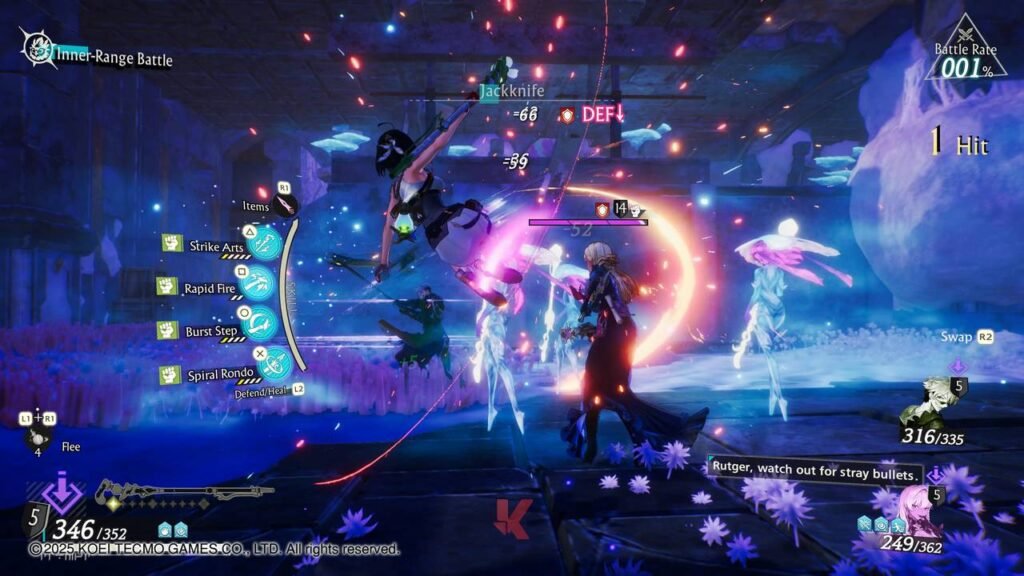Select the Spiral Rondo skill
This screenshot has width=1024, height=576.
(273, 365)
